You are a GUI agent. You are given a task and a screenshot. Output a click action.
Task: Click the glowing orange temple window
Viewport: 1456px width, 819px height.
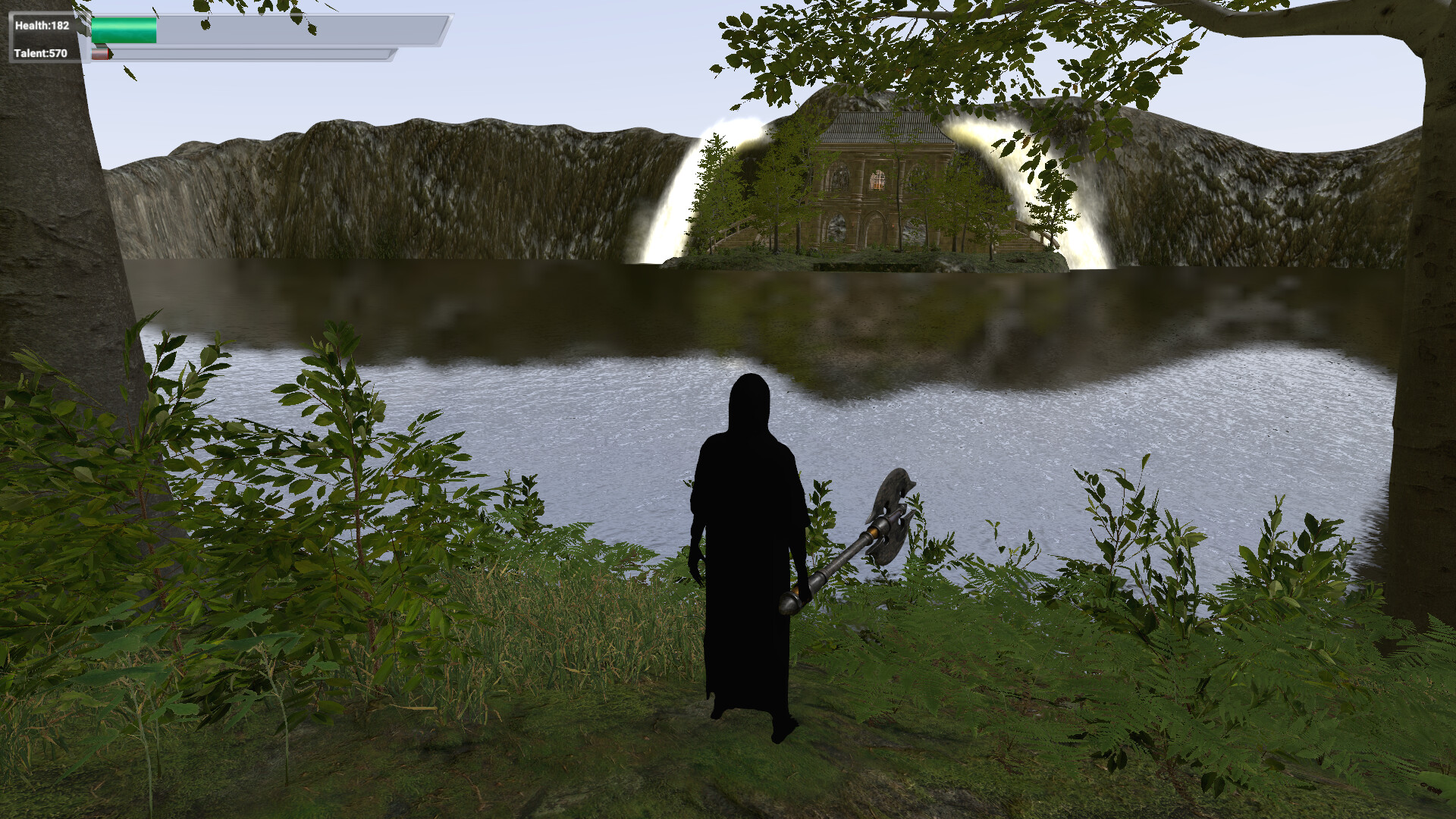pyautogui.click(x=878, y=180)
